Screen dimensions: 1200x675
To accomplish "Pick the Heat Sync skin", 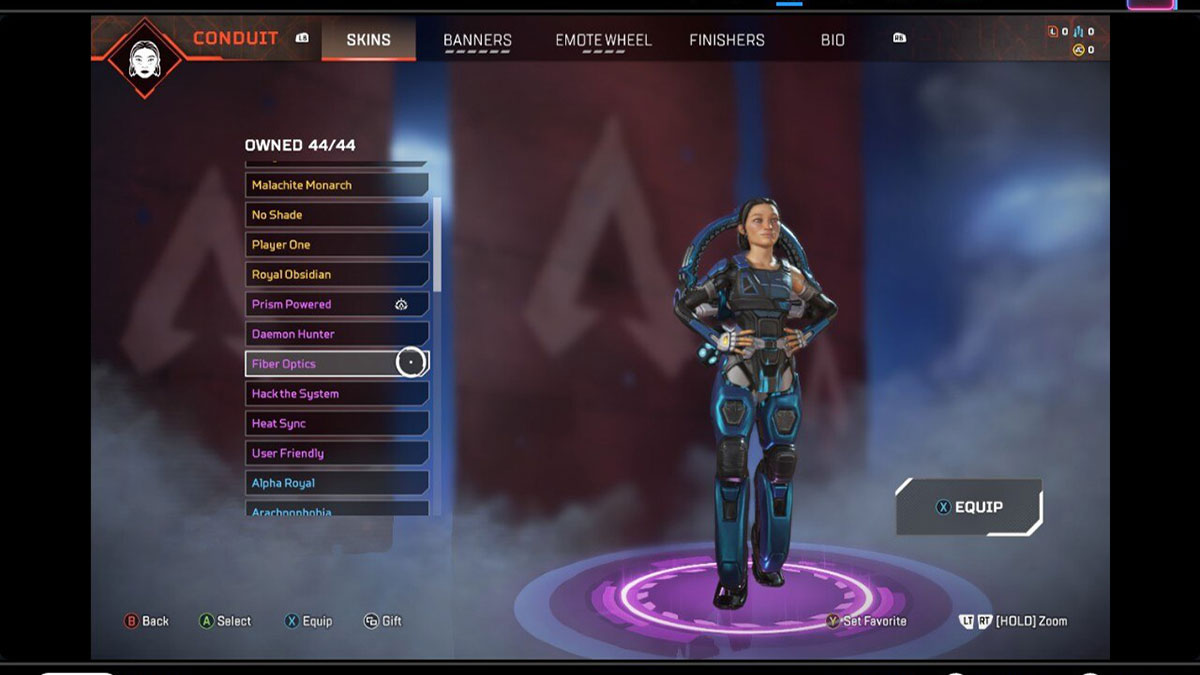I will click(336, 424).
